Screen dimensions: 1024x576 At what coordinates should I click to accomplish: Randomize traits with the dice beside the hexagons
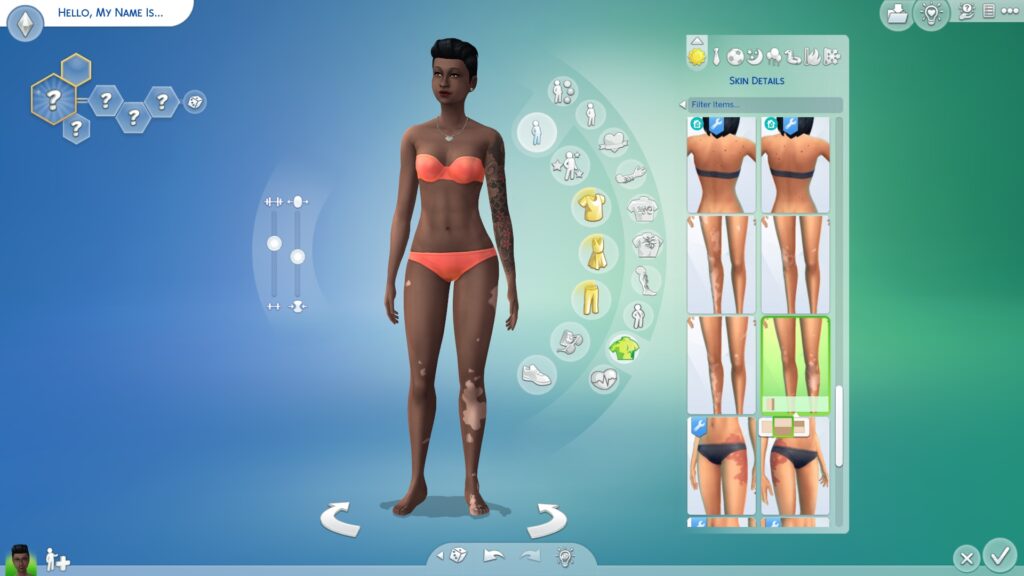[x=195, y=101]
